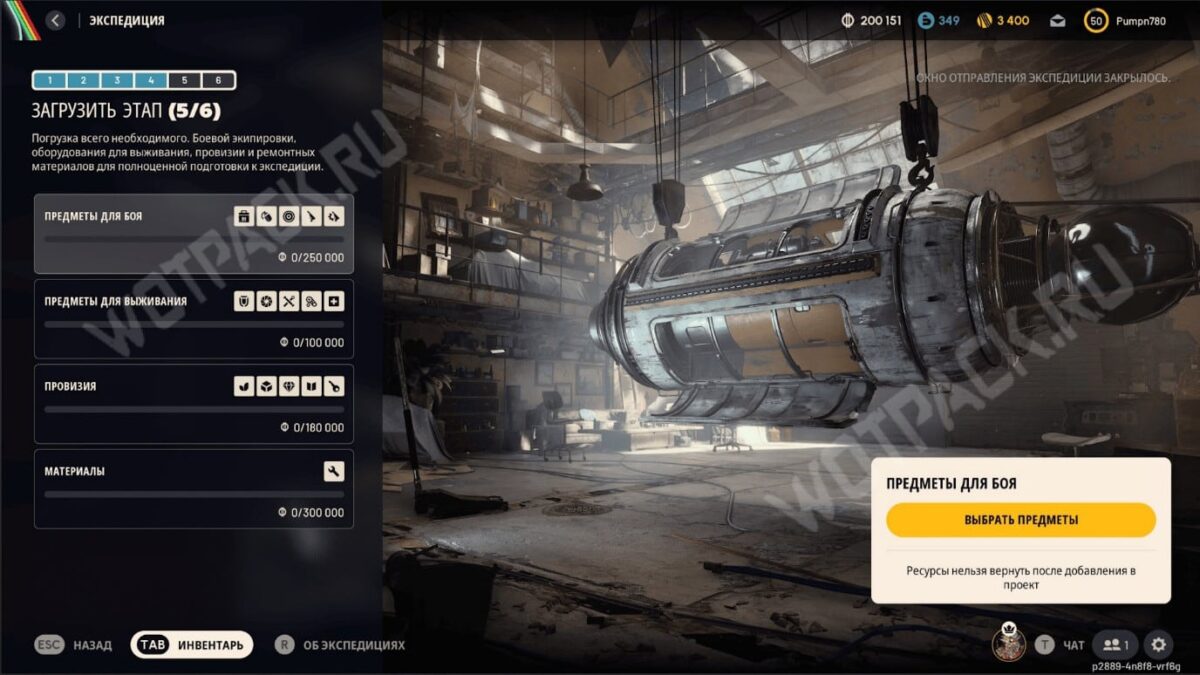Select the Материалы category row
The height and width of the screenshot is (675, 1200).
pyautogui.click(x=194, y=489)
